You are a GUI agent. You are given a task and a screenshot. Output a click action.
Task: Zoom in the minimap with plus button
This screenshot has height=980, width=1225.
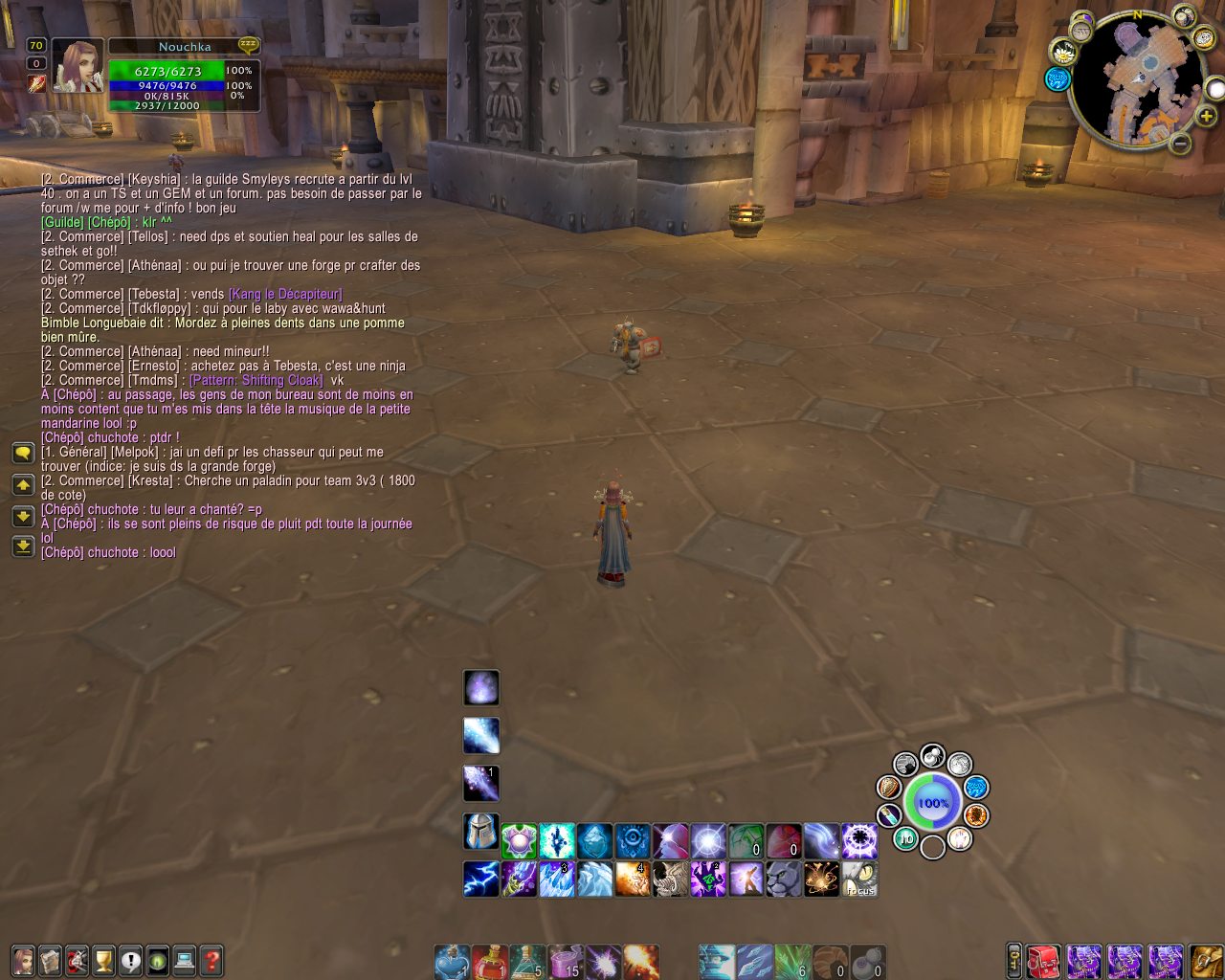tap(1207, 117)
